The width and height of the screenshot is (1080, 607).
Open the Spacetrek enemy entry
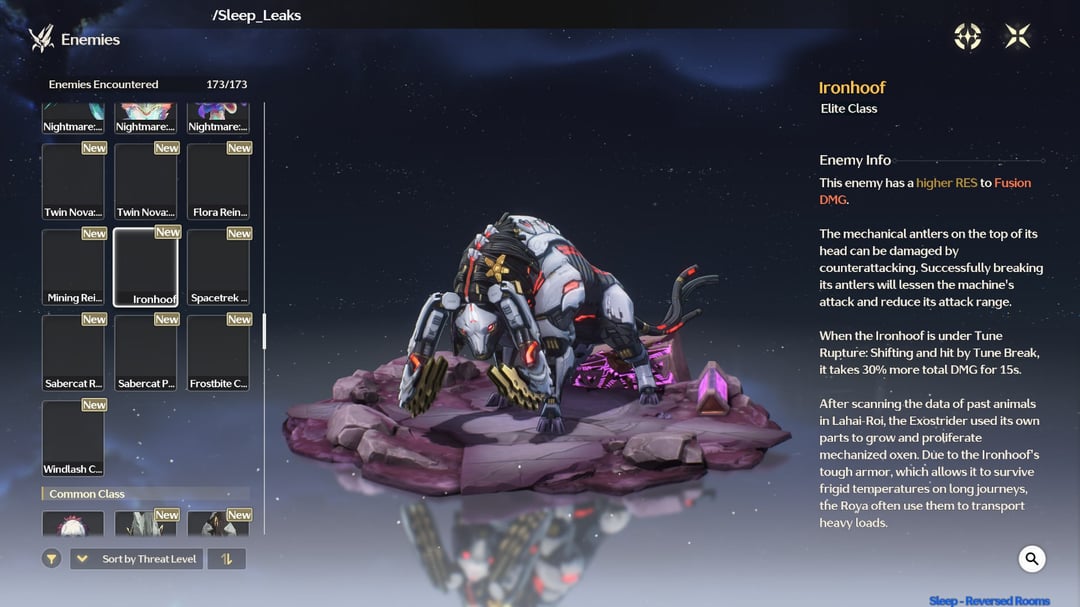coord(218,267)
